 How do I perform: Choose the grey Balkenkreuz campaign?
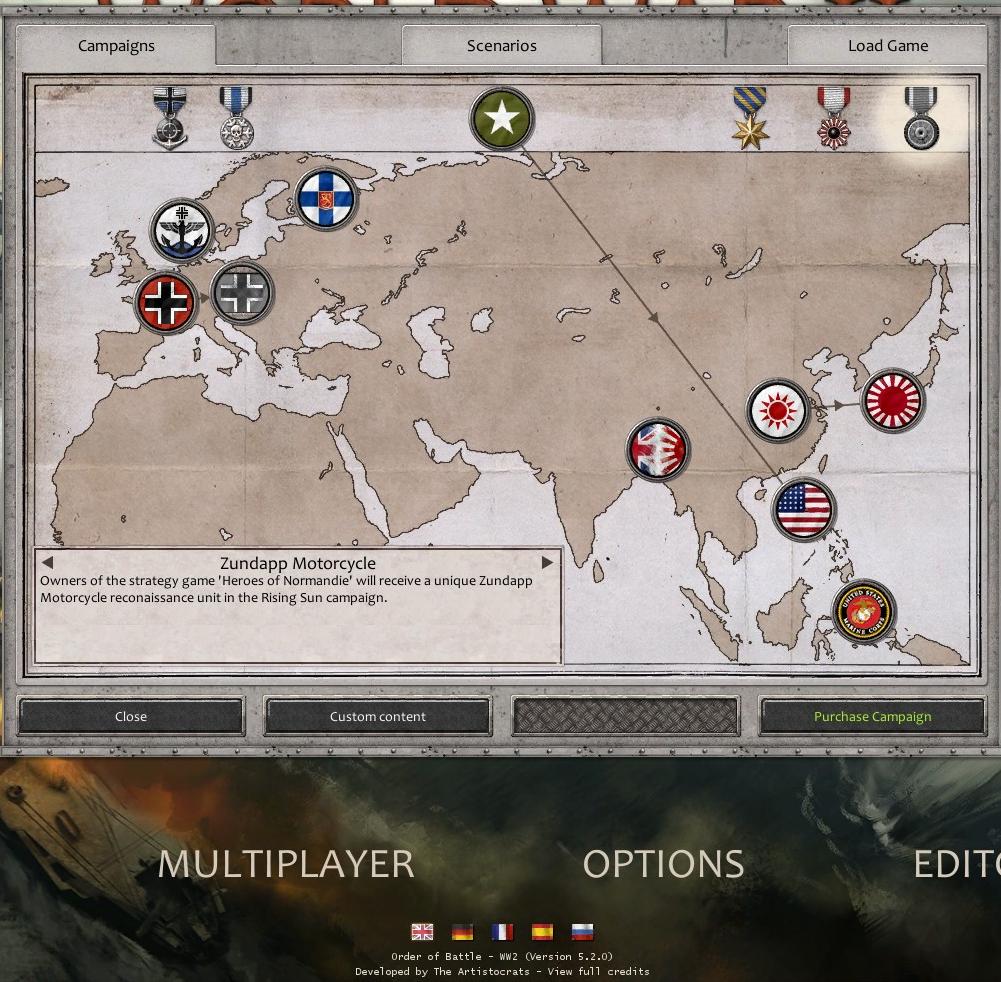tap(243, 293)
